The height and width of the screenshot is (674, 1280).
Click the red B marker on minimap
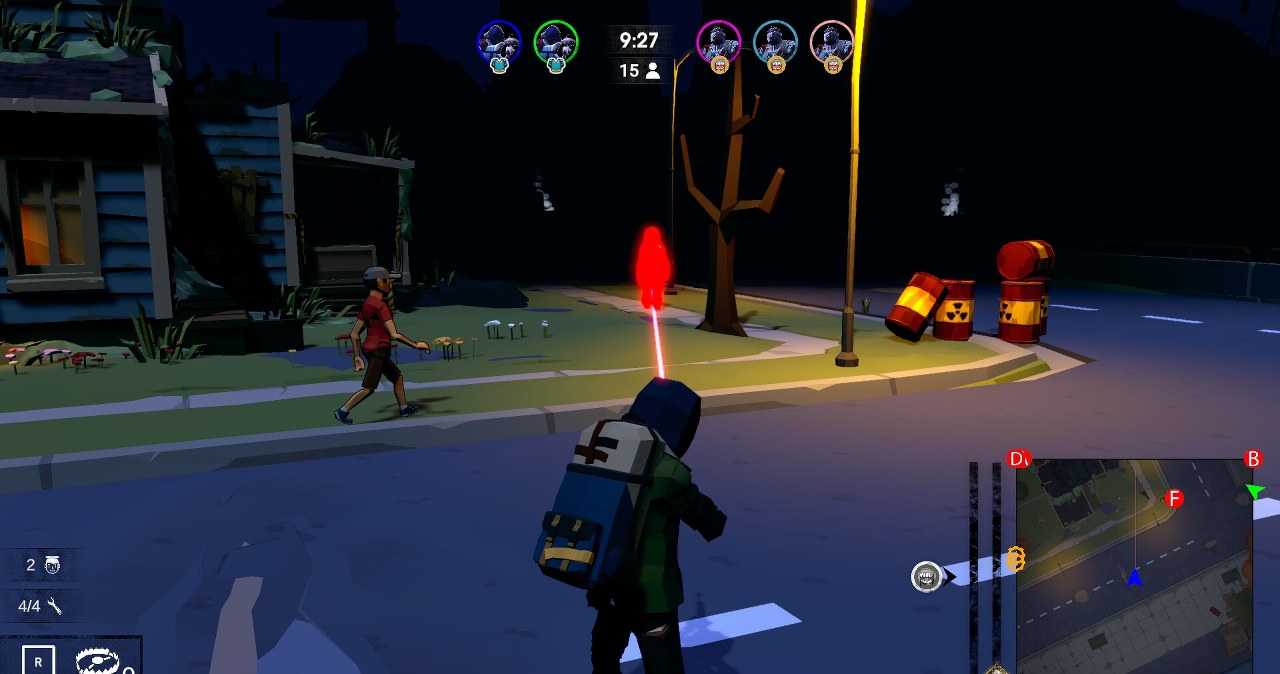coord(1253,459)
